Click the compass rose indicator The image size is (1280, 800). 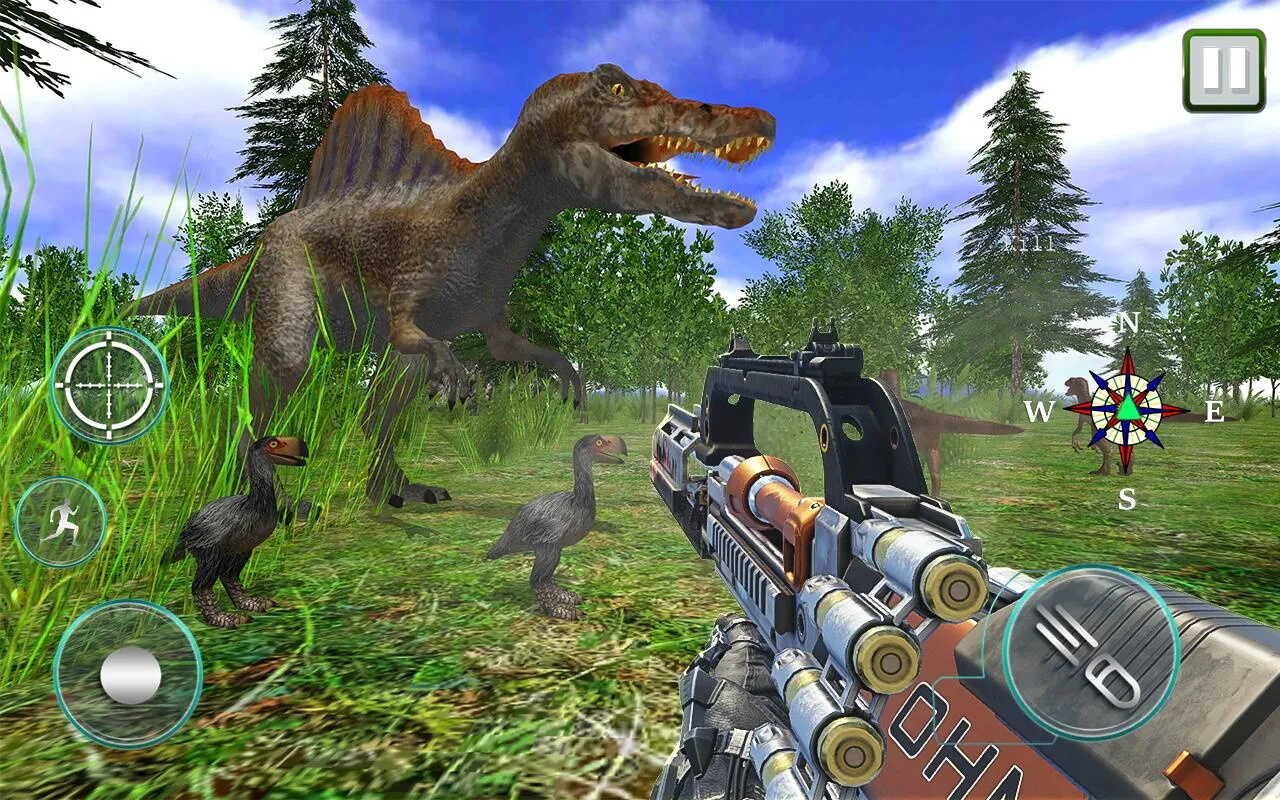pos(1127,410)
